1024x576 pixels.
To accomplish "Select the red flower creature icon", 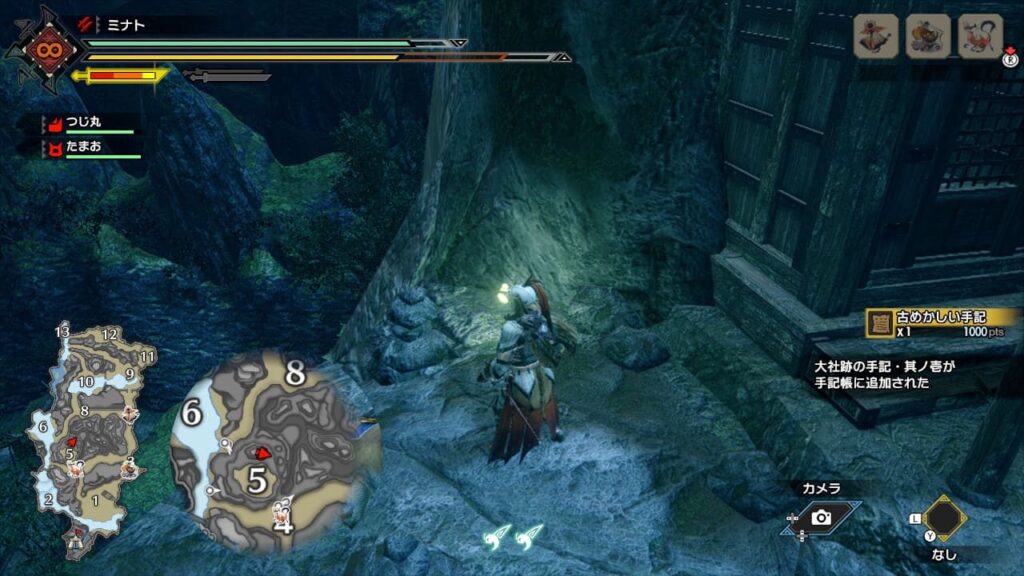I will pos(876,37).
